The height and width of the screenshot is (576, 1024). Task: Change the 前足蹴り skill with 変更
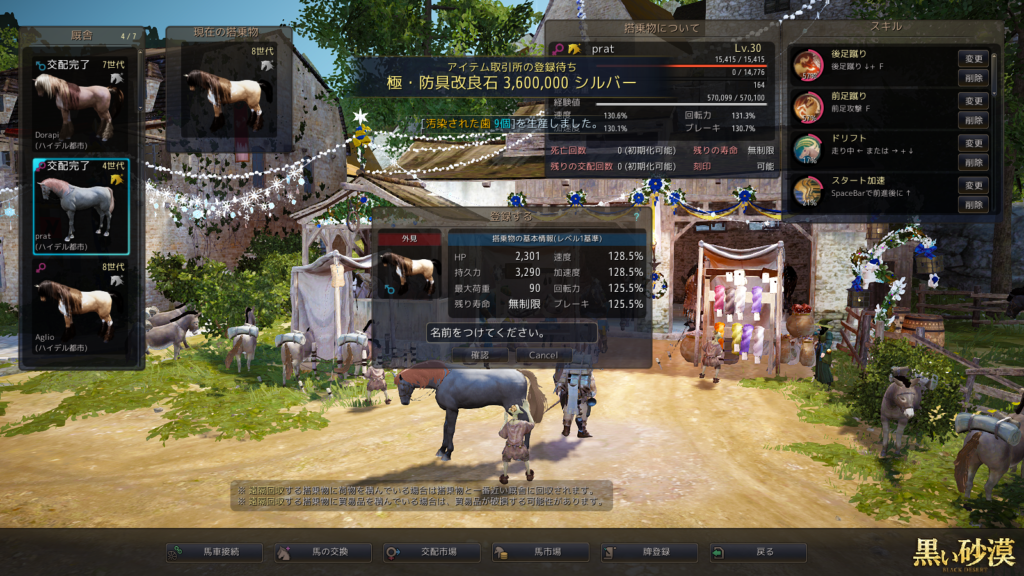pos(973,101)
